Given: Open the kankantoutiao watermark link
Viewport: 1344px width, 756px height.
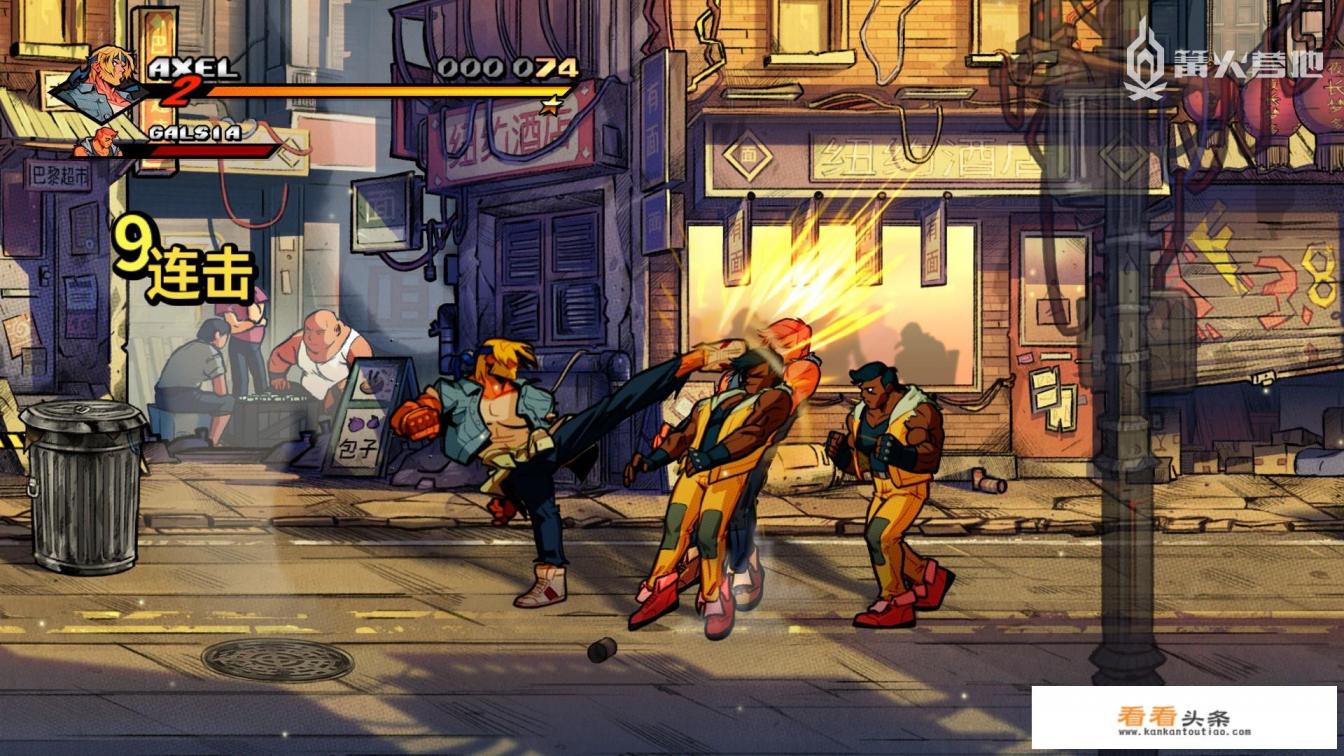Looking at the screenshot, I should pos(1184,719).
